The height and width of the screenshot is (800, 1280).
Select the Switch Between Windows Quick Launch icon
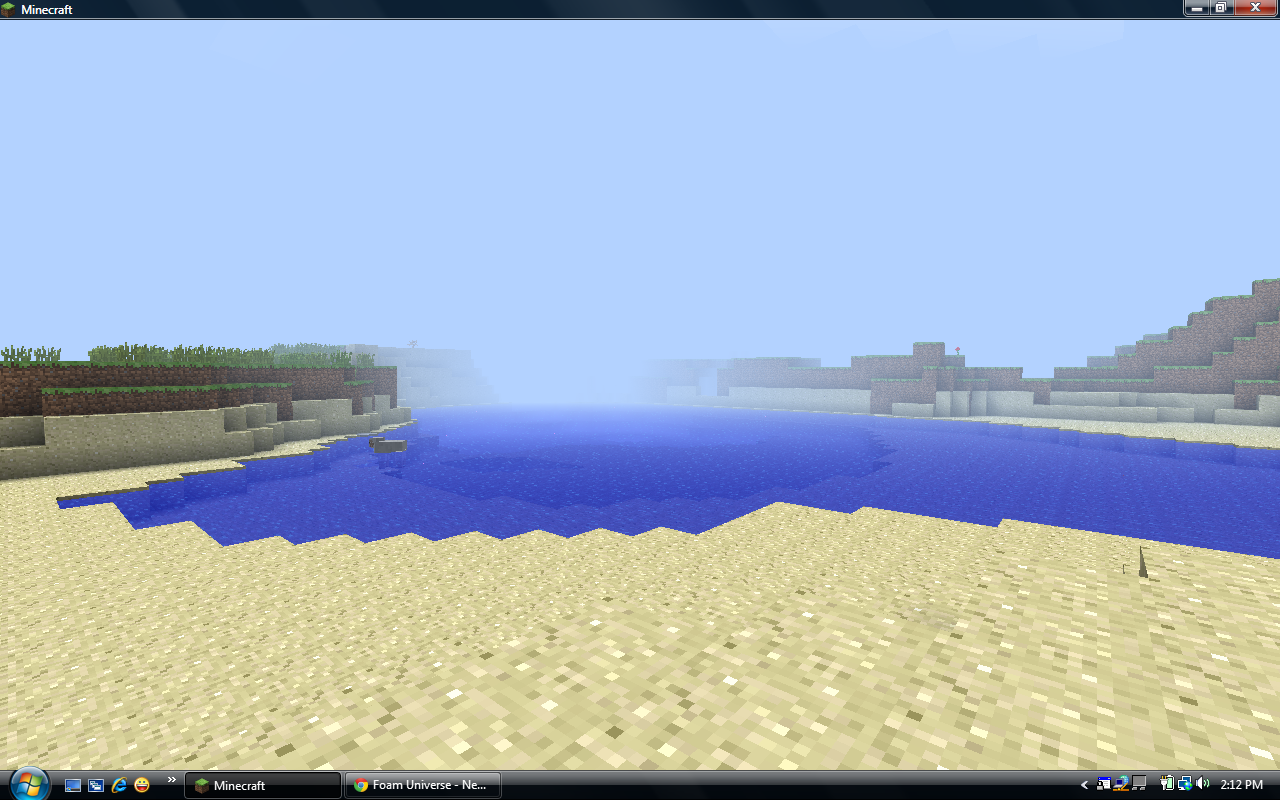(x=95, y=785)
